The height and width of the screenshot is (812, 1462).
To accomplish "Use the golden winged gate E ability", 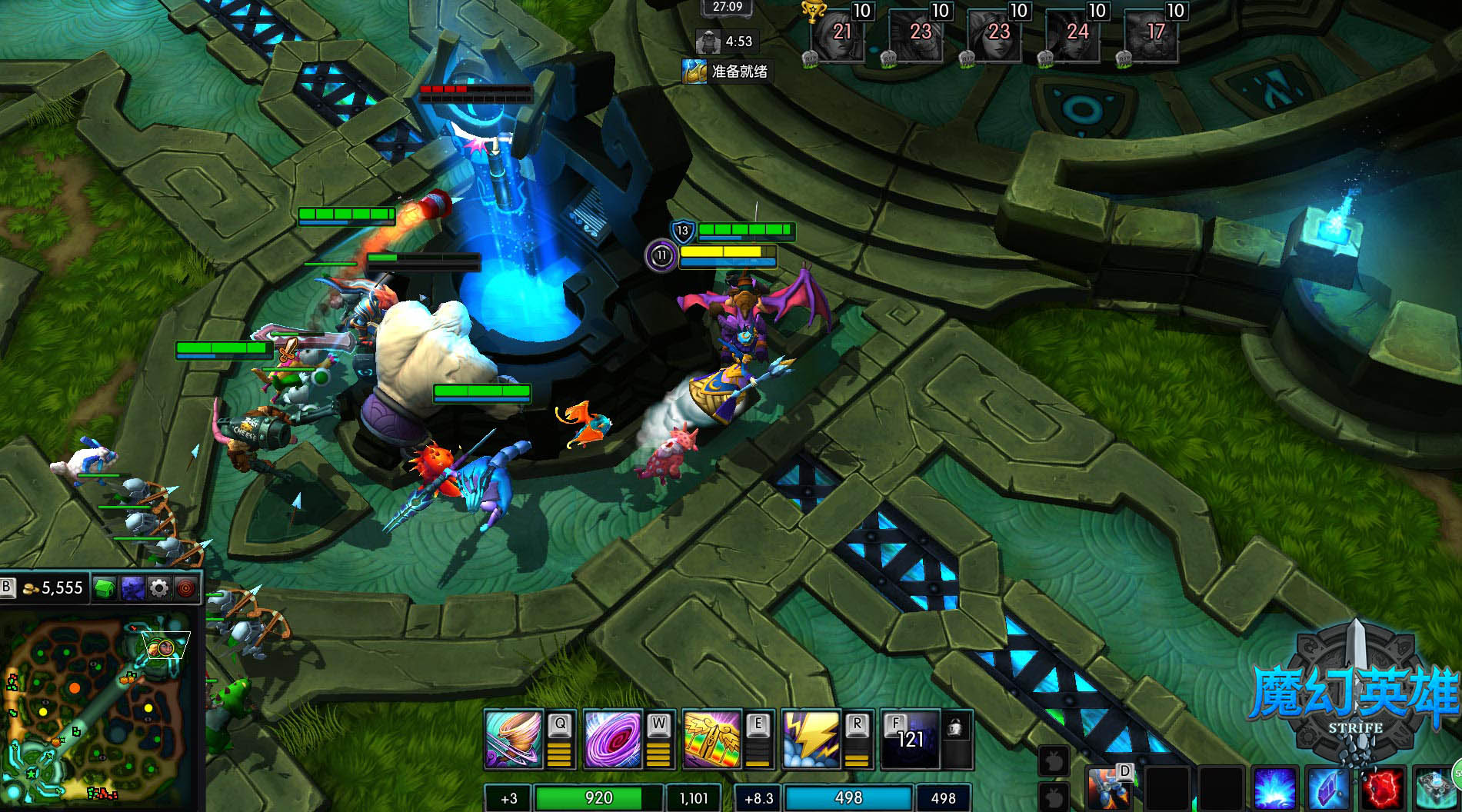I will pos(711,740).
